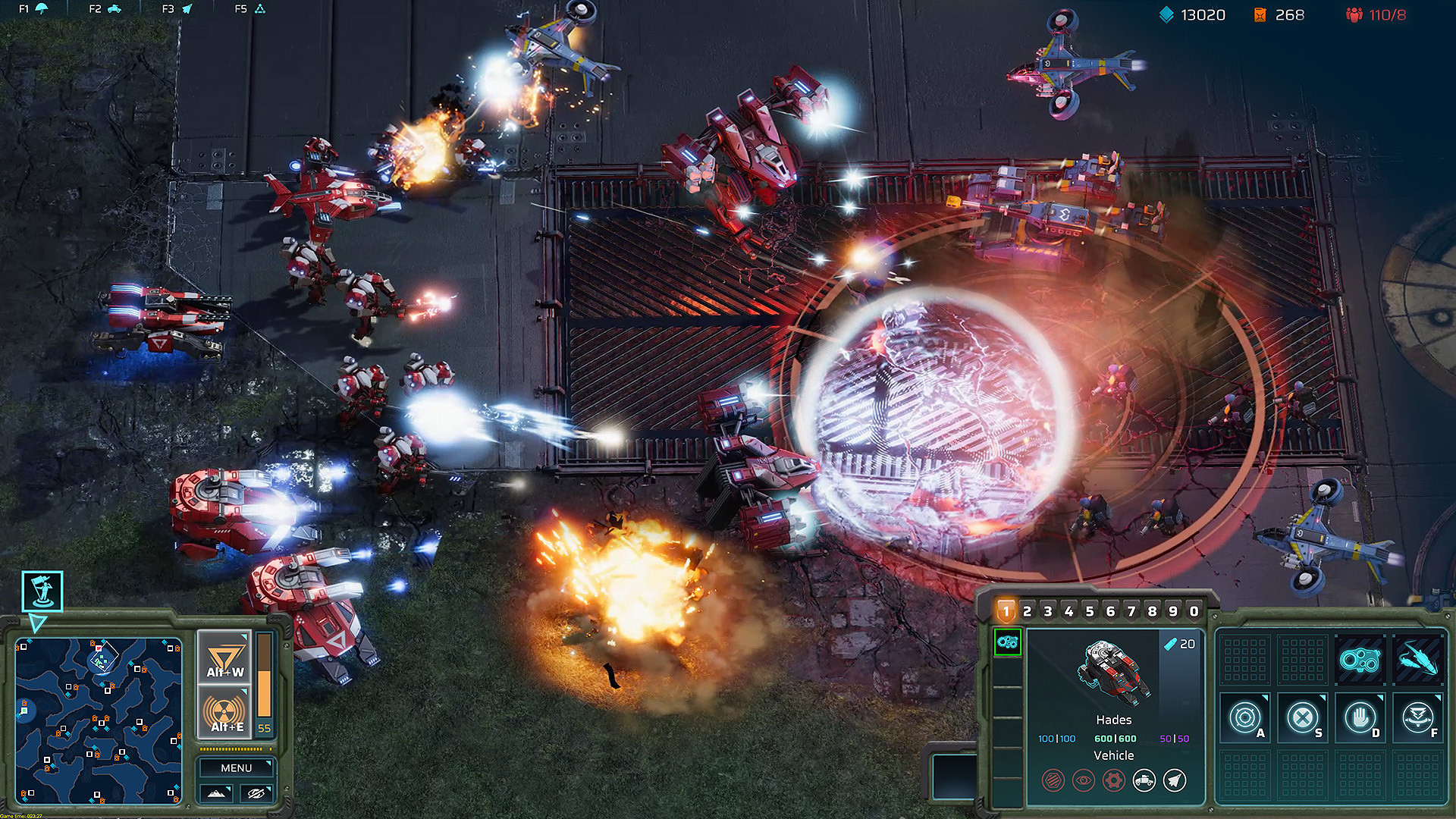This screenshot has height=819, width=1456.
Task: Click the corner triangle on the Alt+W ability
Action: pos(244,635)
